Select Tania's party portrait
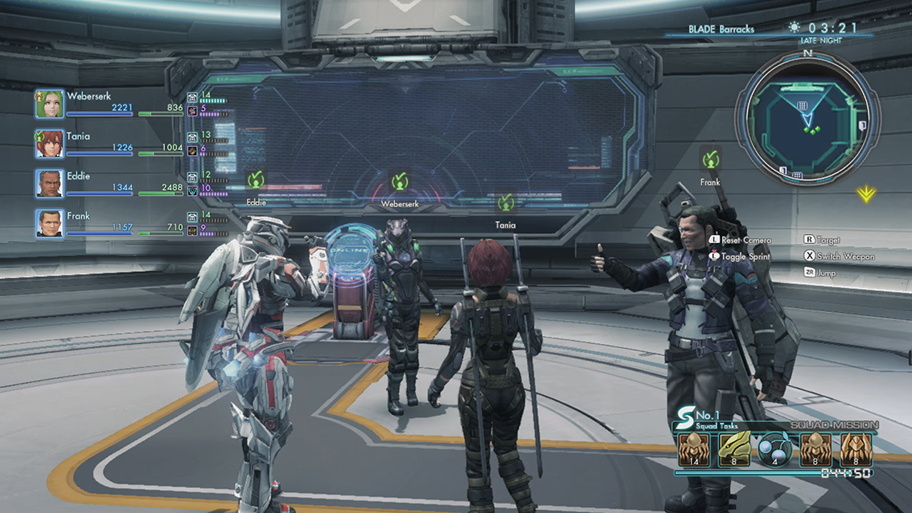Screen dimensions: 912x513 50,144
